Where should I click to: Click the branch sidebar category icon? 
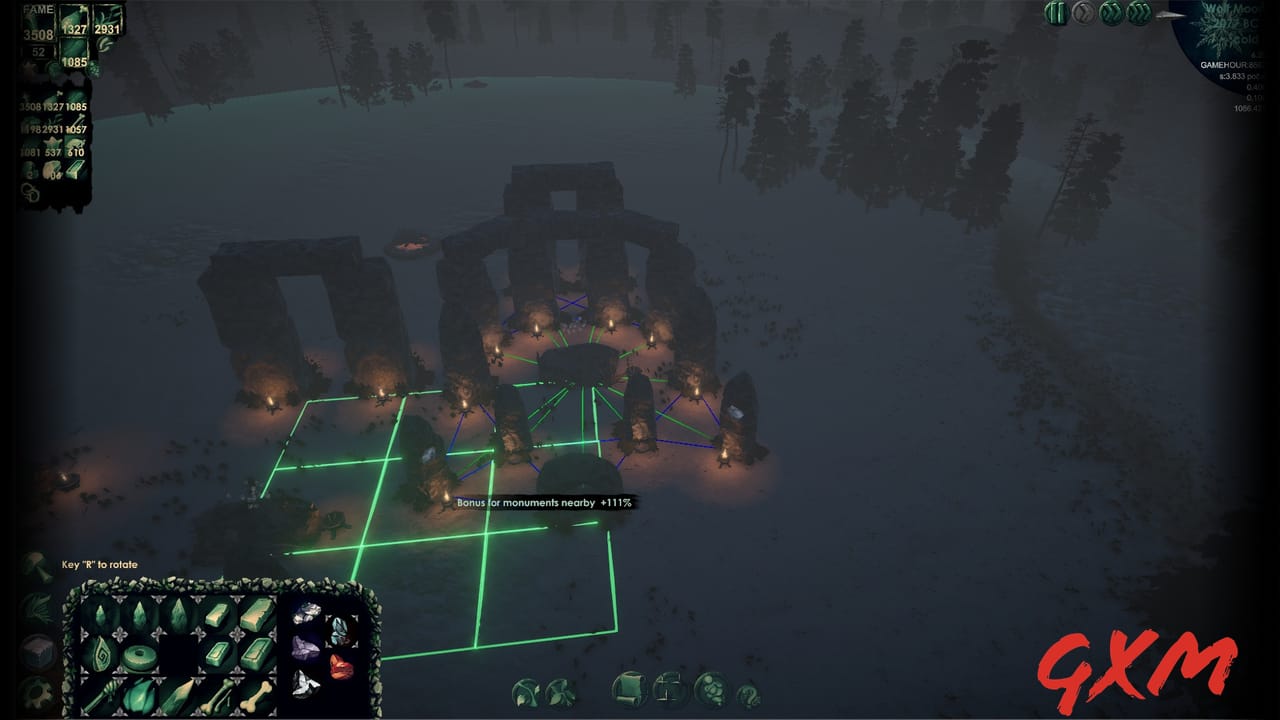(x=35, y=609)
